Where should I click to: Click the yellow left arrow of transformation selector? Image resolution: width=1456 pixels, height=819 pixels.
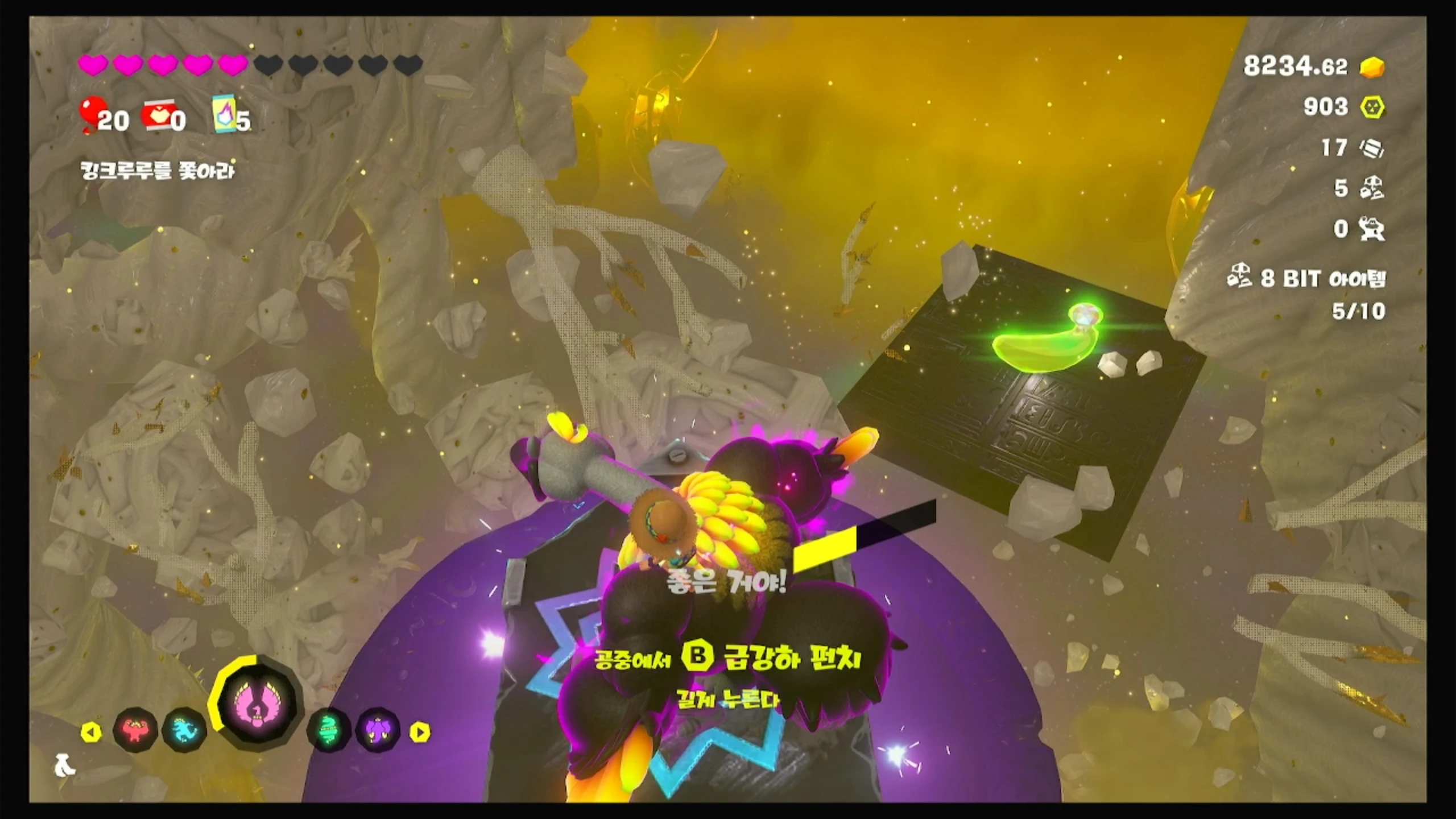pos(91,733)
